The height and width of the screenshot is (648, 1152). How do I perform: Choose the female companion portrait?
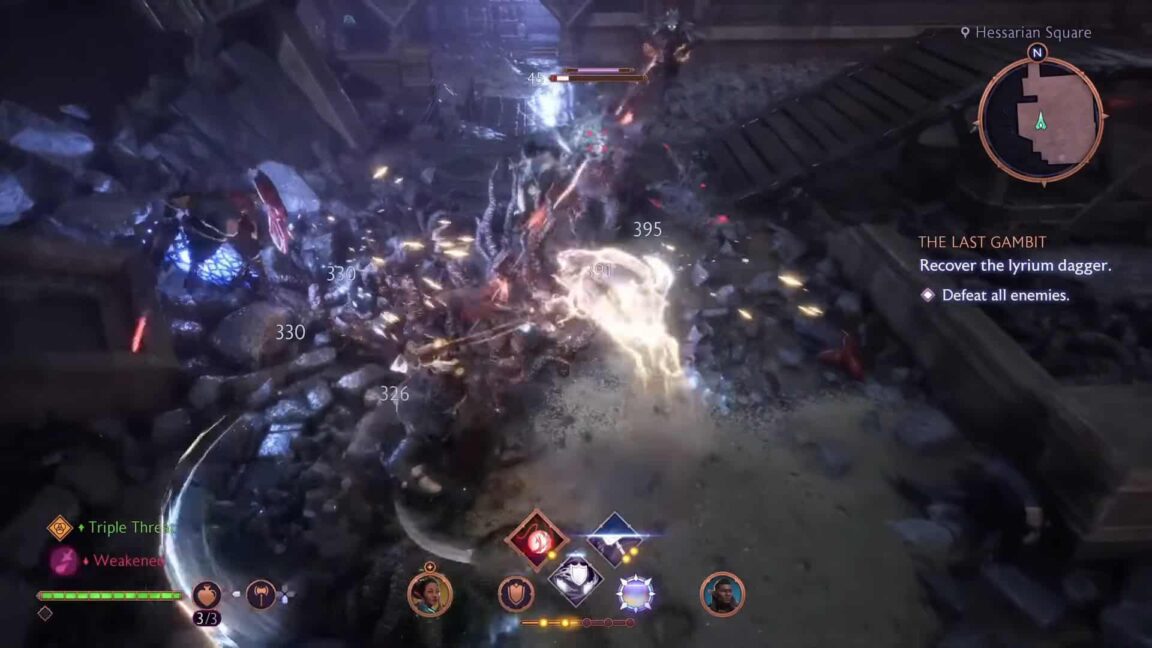click(430, 594)
